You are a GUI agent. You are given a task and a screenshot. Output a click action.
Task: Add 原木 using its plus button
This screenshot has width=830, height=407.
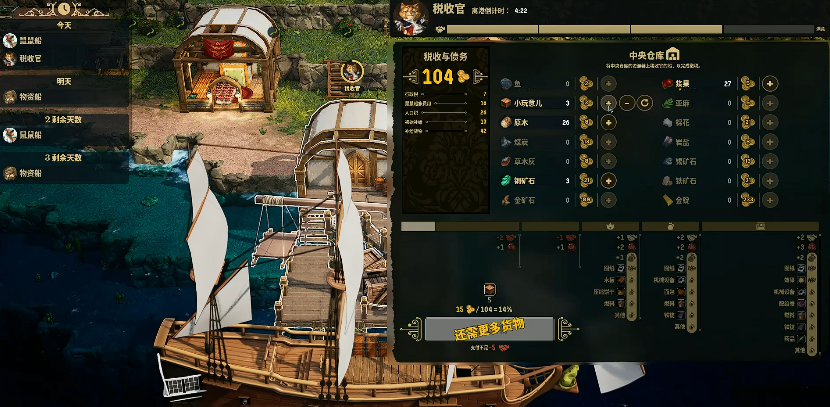[608, 122]
